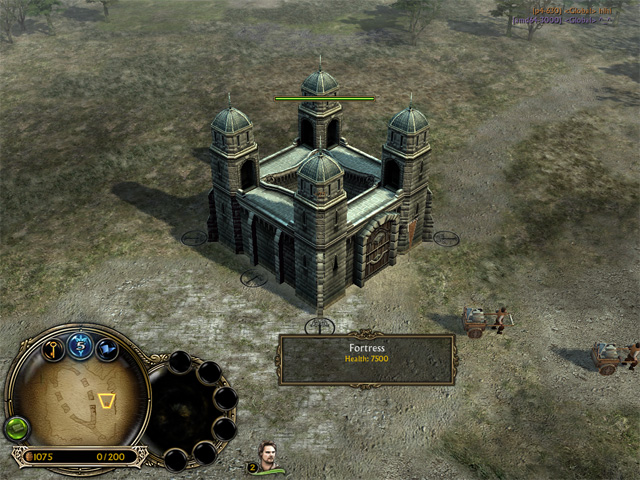Click the green round button beside the minimap
The height and width of the screenshot is (480, 640).
coord(17,428)
